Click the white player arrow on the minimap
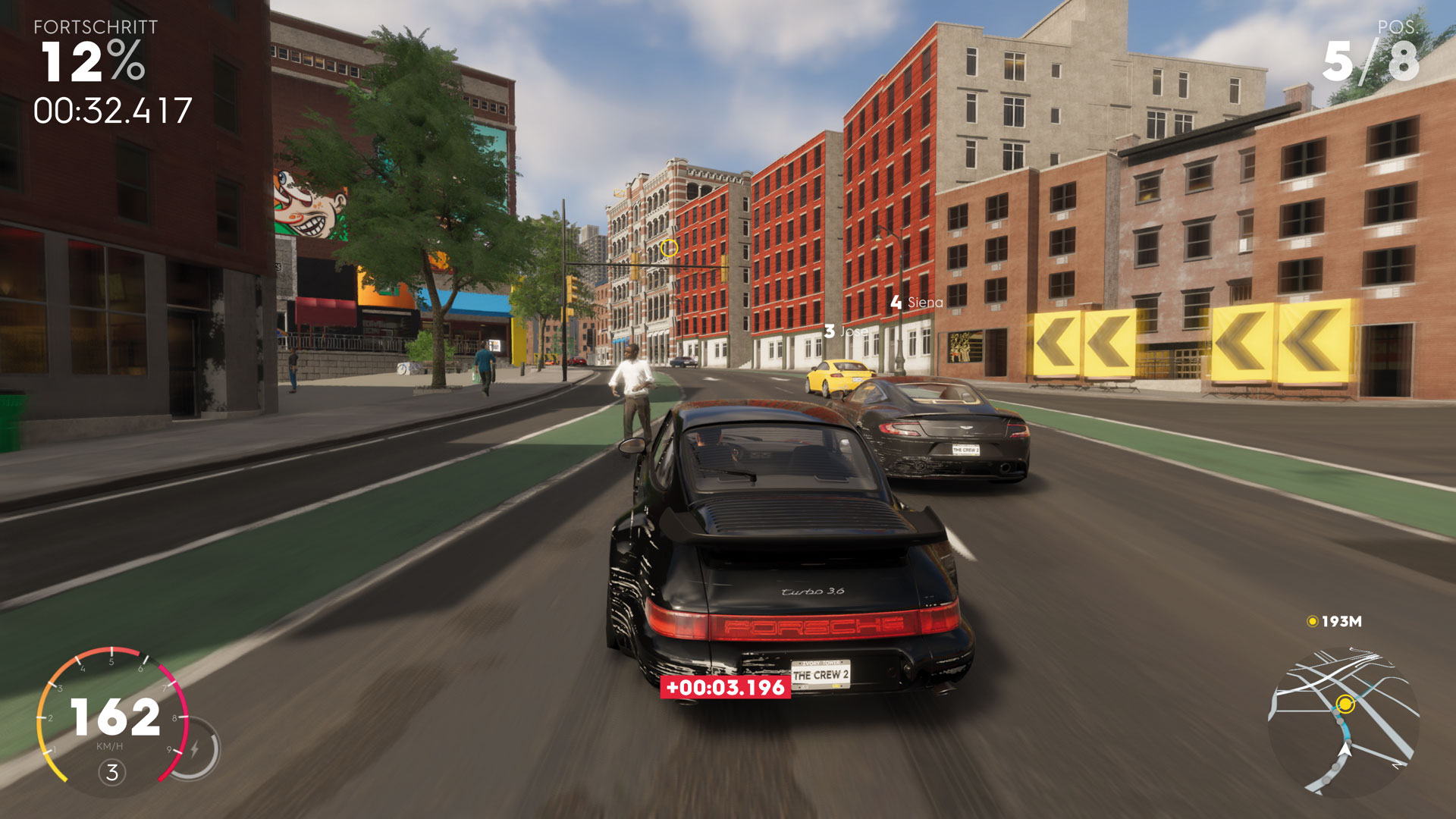Screen dimensions: 1456x819 click(1345, 749)
